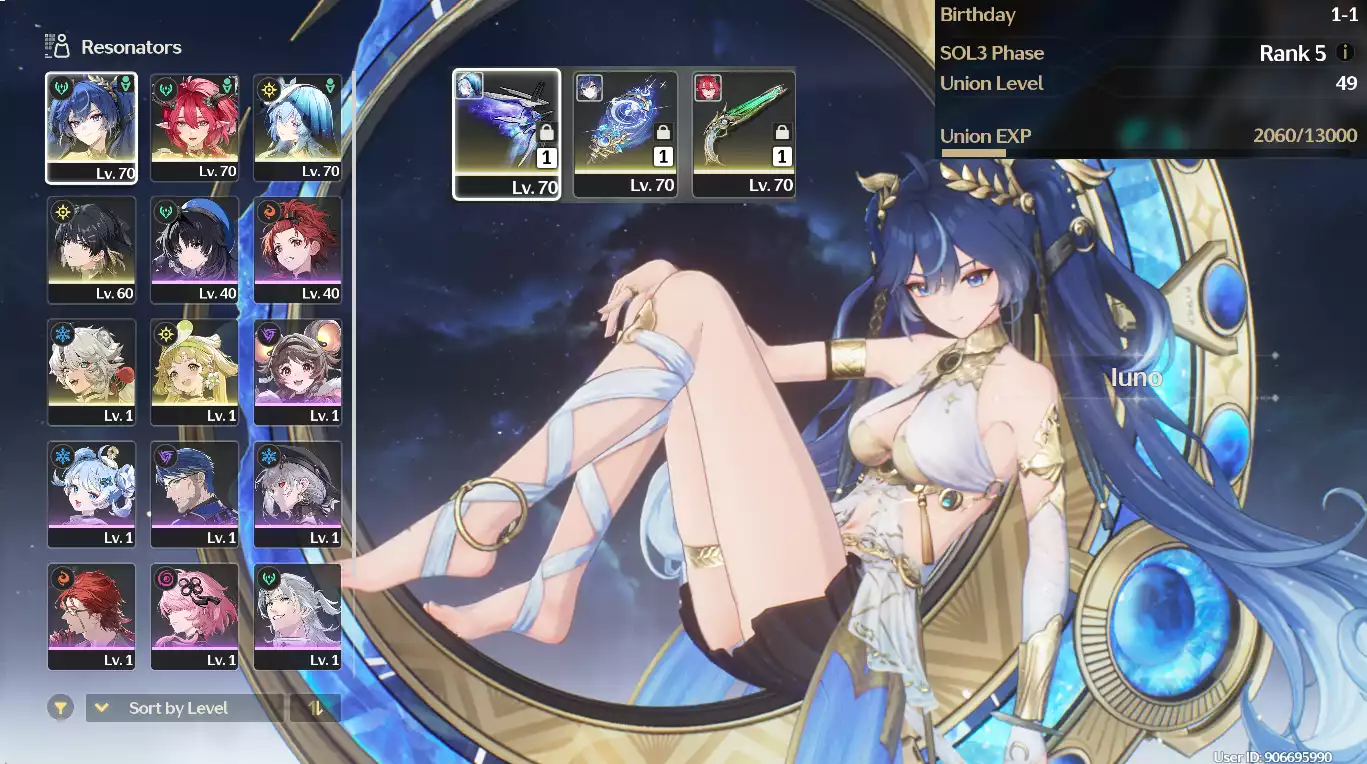Select the silver-haired smiling Lv. 1 resonator
Viewport: 1367px width, 764px height.
(297, 616)
